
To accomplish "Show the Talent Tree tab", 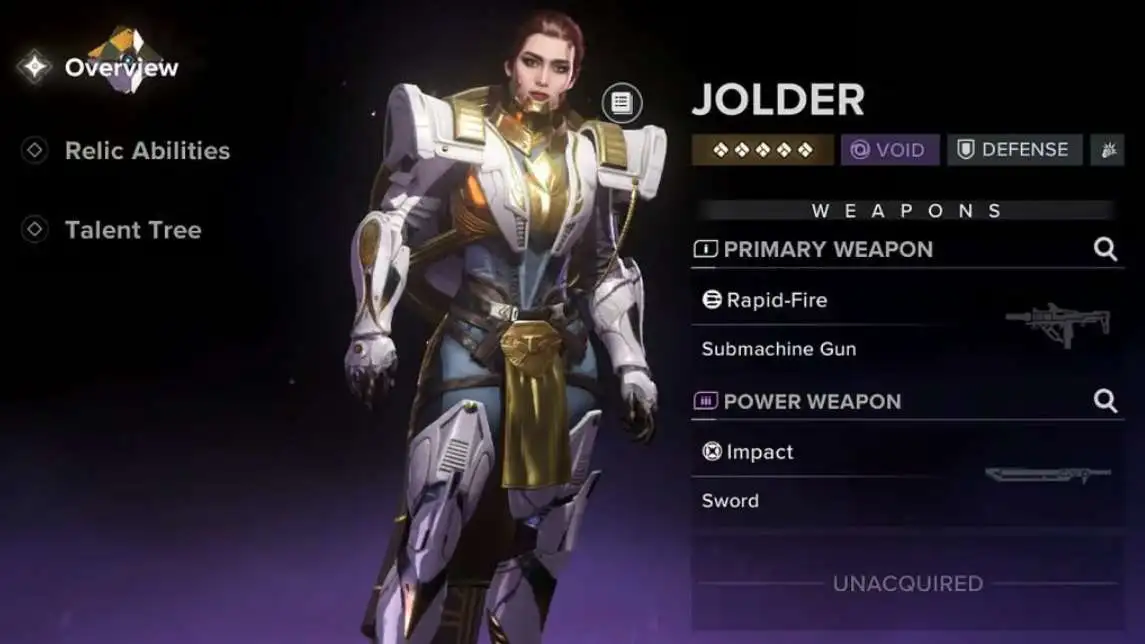I will point(132,230).
